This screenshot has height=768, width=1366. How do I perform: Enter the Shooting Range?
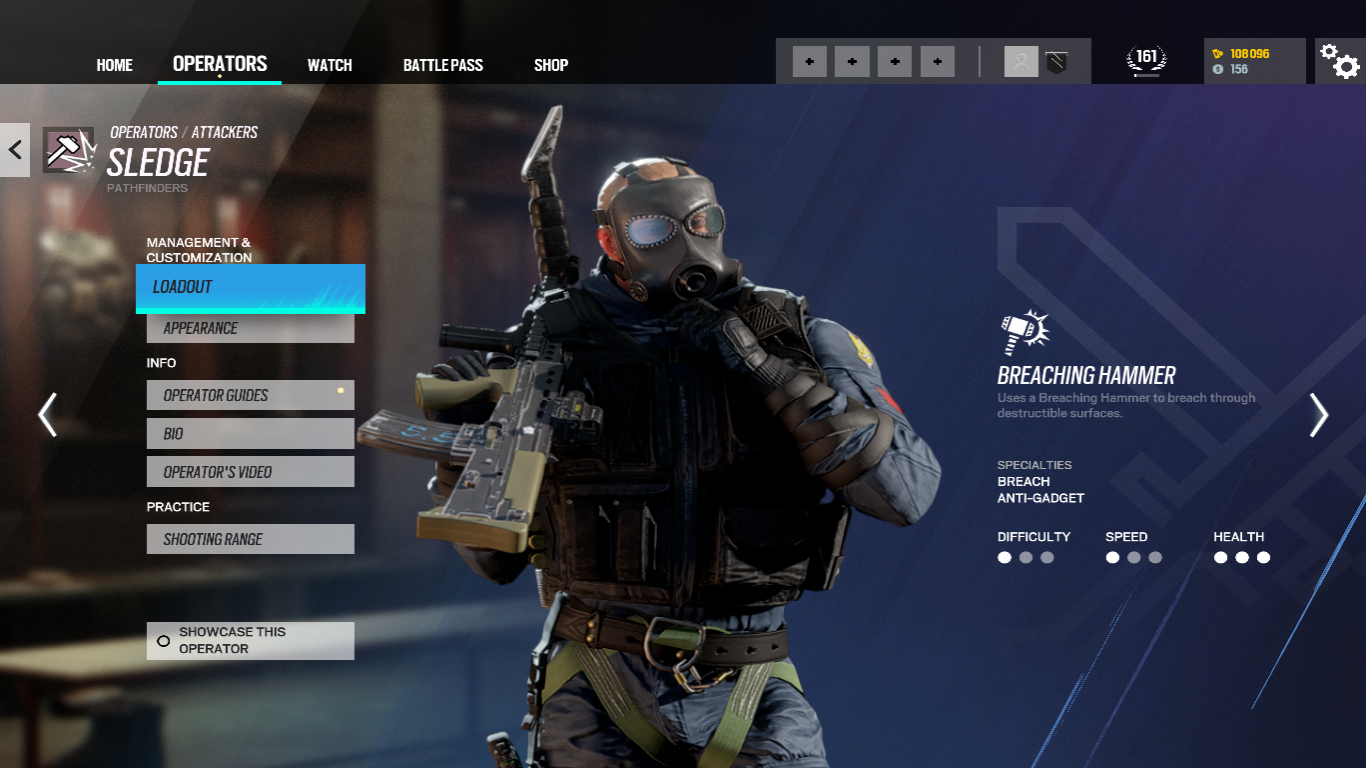(x=250, y=539)
